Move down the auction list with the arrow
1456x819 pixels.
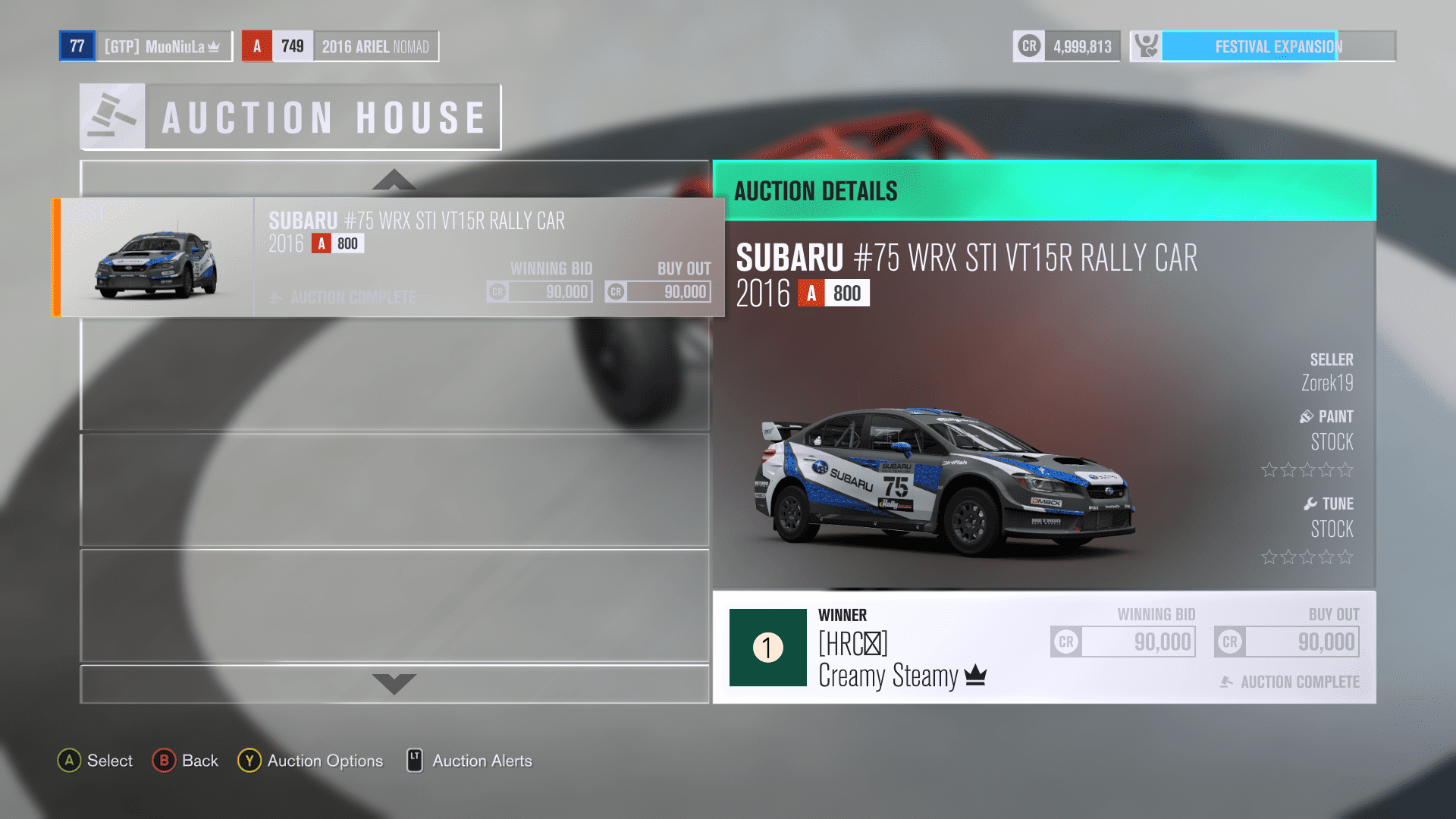click(x=394, y=683)
